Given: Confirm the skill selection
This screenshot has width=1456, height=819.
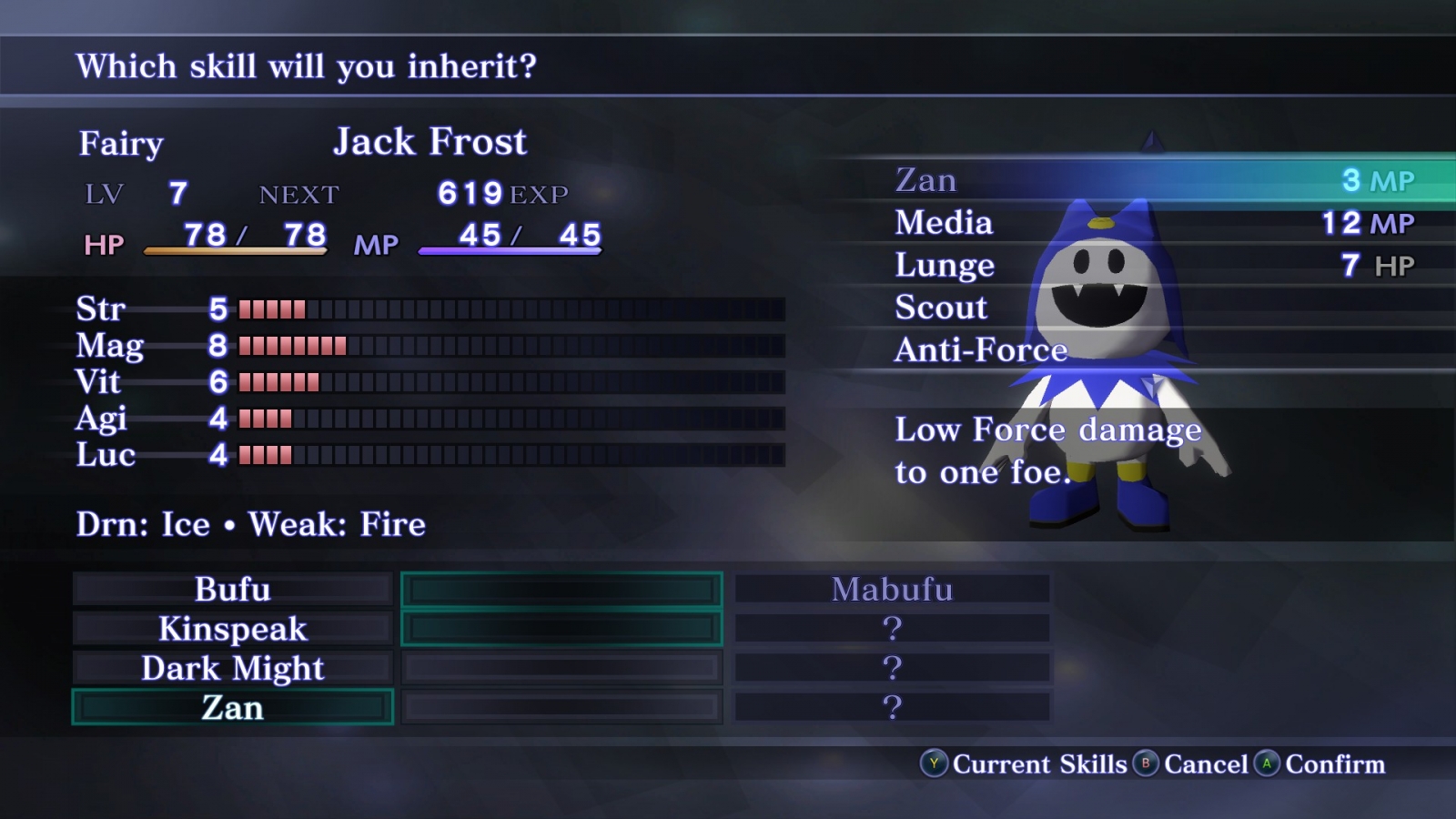Looking at the screenshot, I should coord(1320,764).
